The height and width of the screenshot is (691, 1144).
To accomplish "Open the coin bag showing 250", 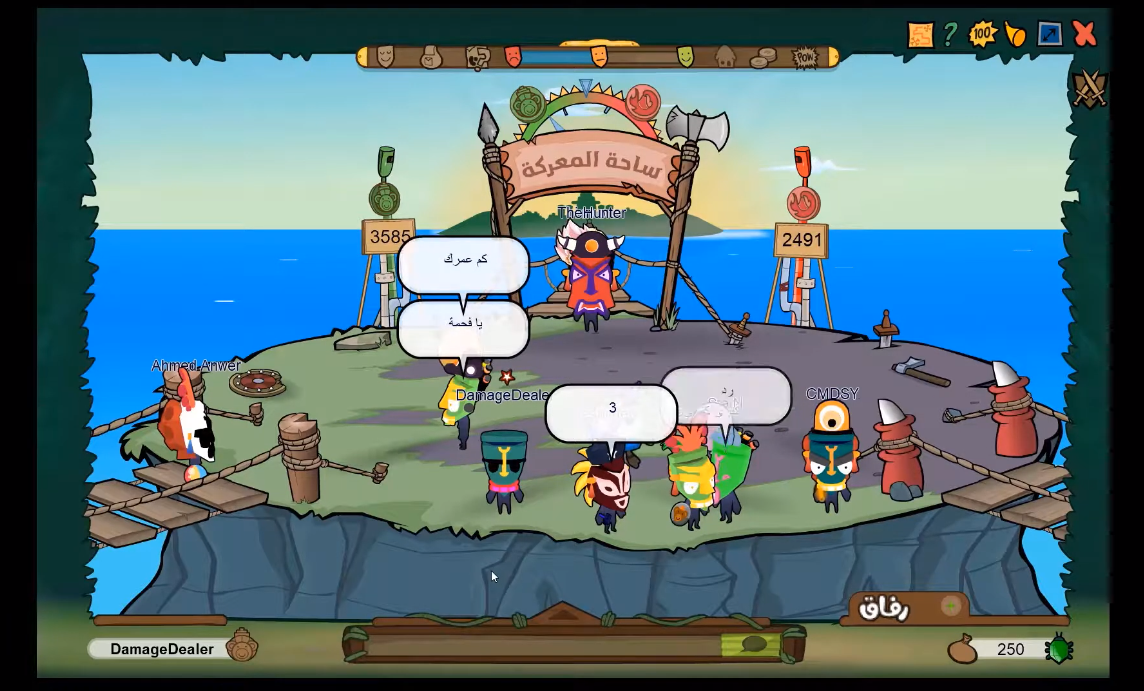I will pyautogui.click(x=963, y=649).
